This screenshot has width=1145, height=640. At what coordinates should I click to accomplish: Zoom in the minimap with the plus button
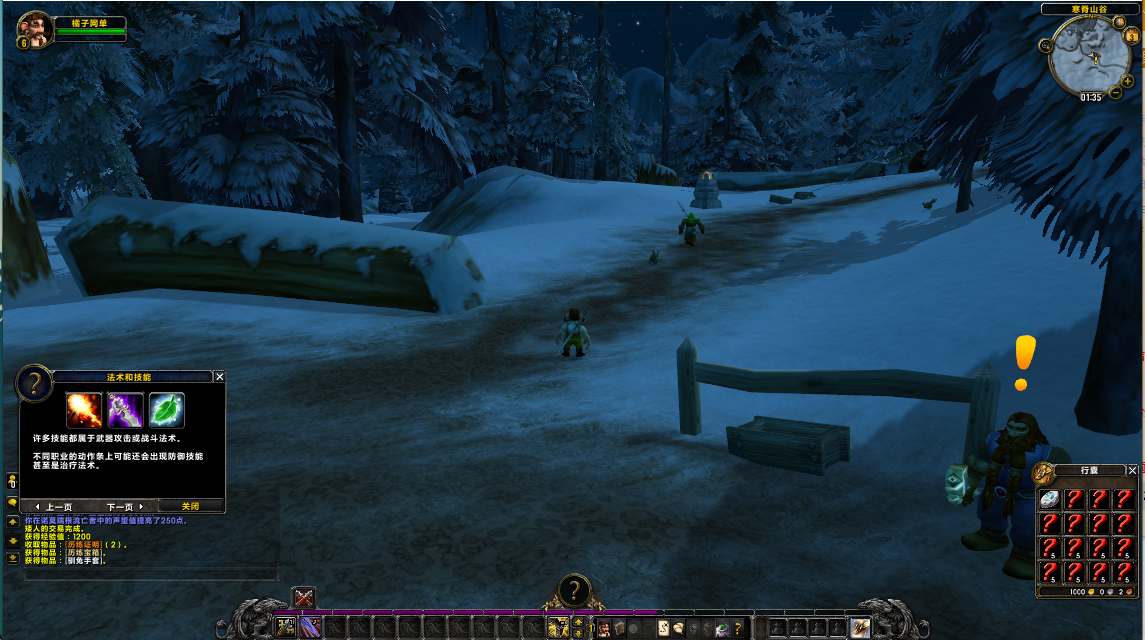coord(1128,81)
